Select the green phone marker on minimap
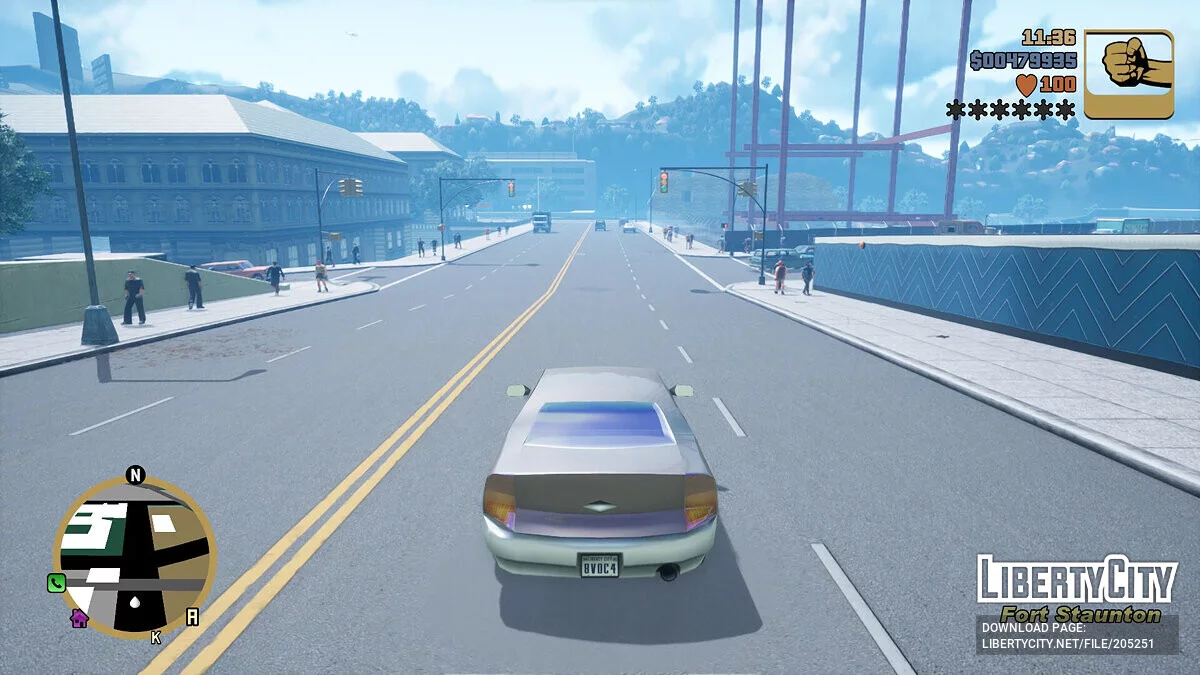 click(x=56, y=583)
